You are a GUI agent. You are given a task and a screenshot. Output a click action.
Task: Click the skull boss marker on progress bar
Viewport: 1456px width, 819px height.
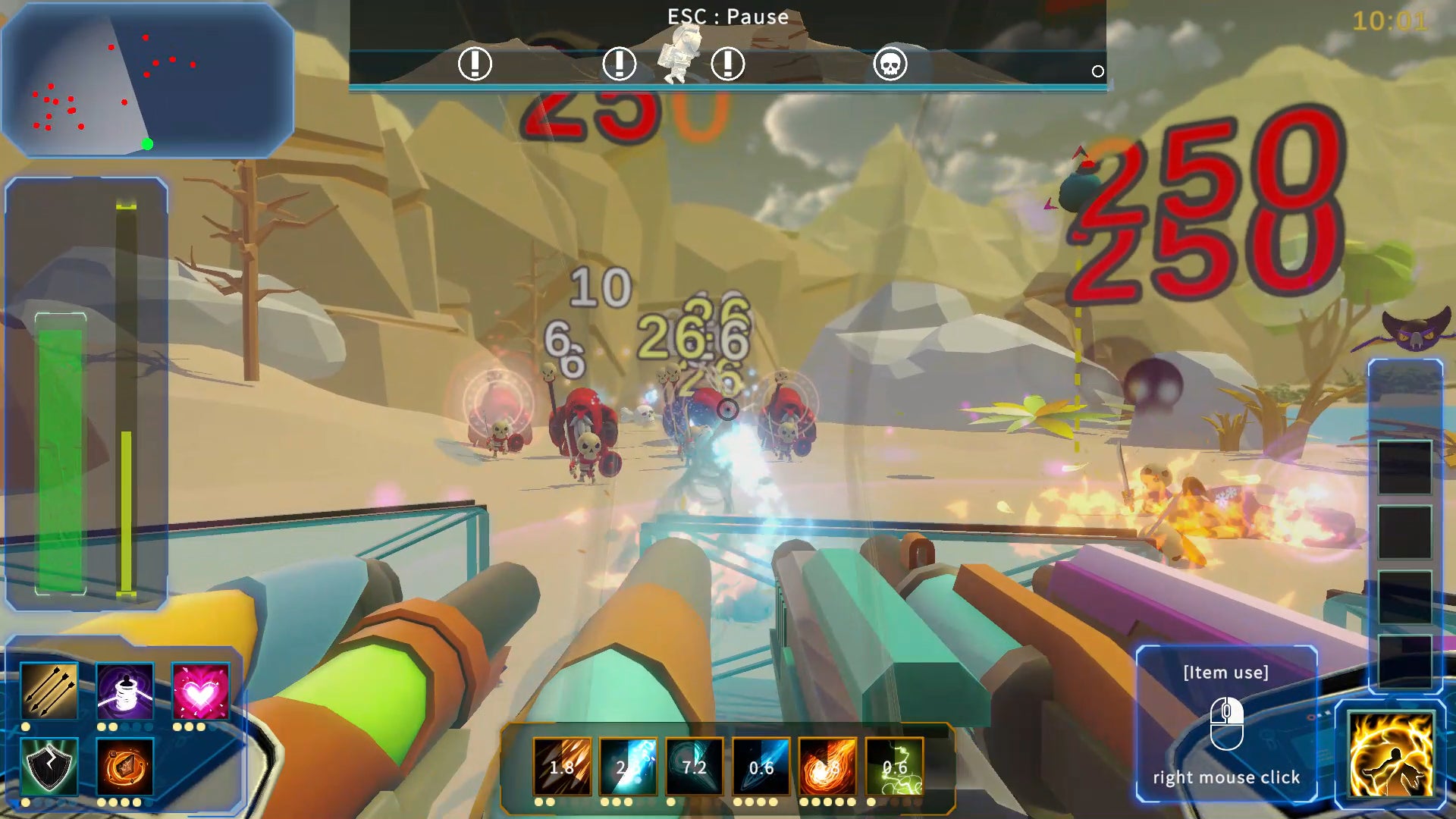tap(890, 64)
